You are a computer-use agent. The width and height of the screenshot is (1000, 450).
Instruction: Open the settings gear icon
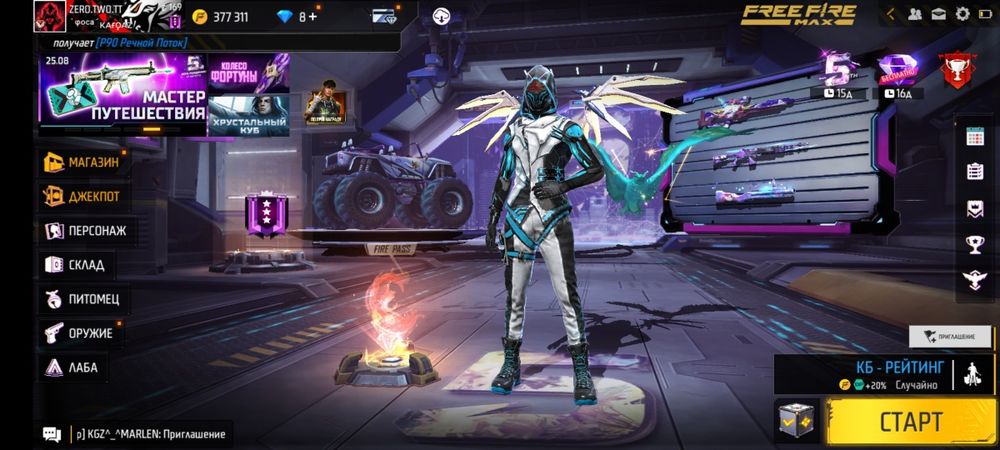(x=963, y=14)
